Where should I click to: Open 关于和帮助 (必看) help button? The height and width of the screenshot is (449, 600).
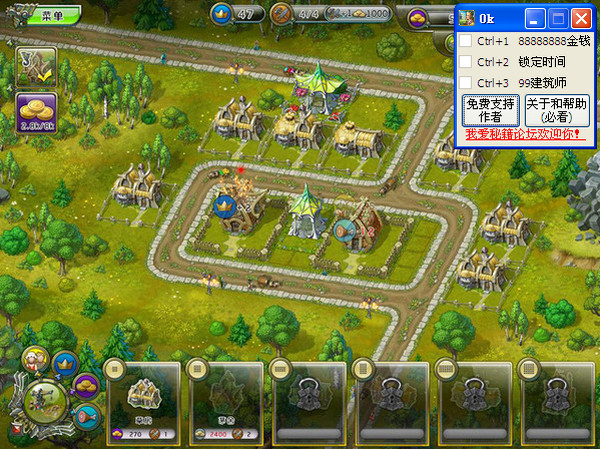click(x=557, y=110)
